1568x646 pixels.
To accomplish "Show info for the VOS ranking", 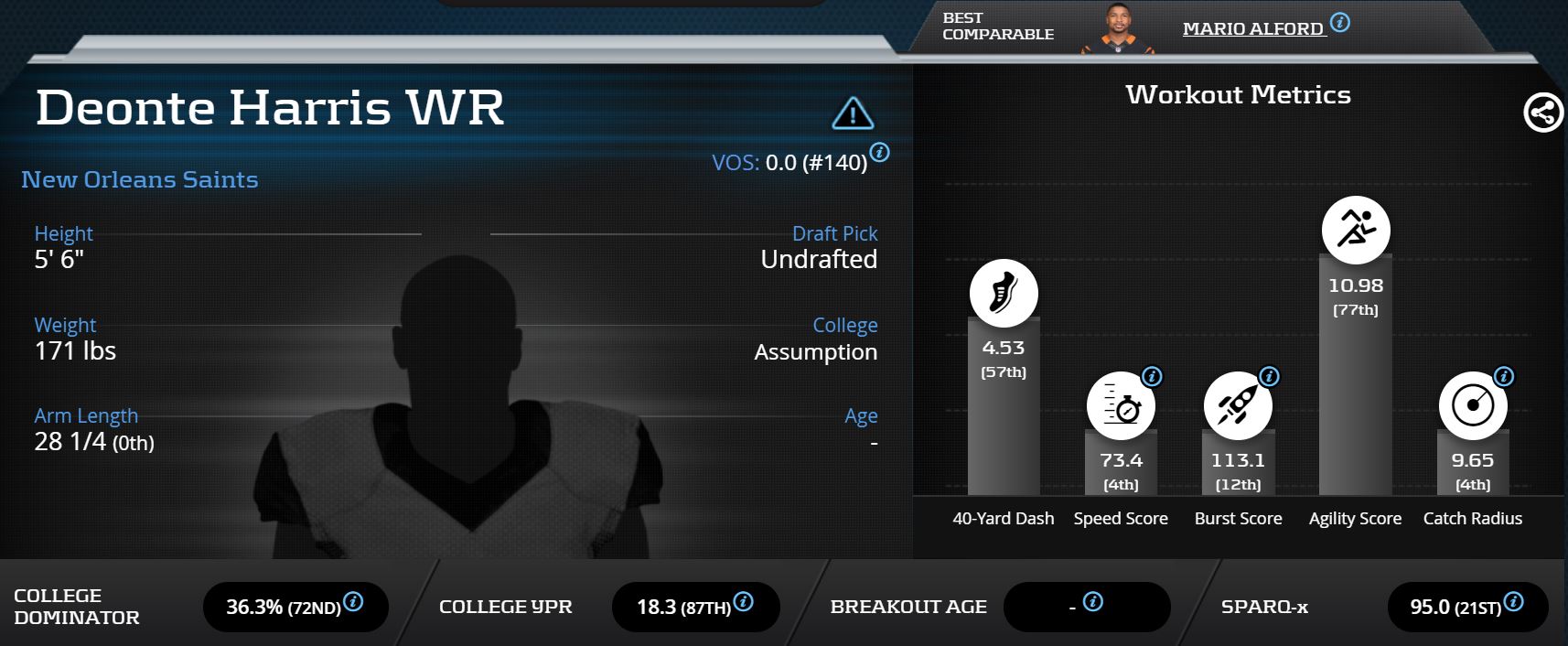I will [x=879, y=153].
